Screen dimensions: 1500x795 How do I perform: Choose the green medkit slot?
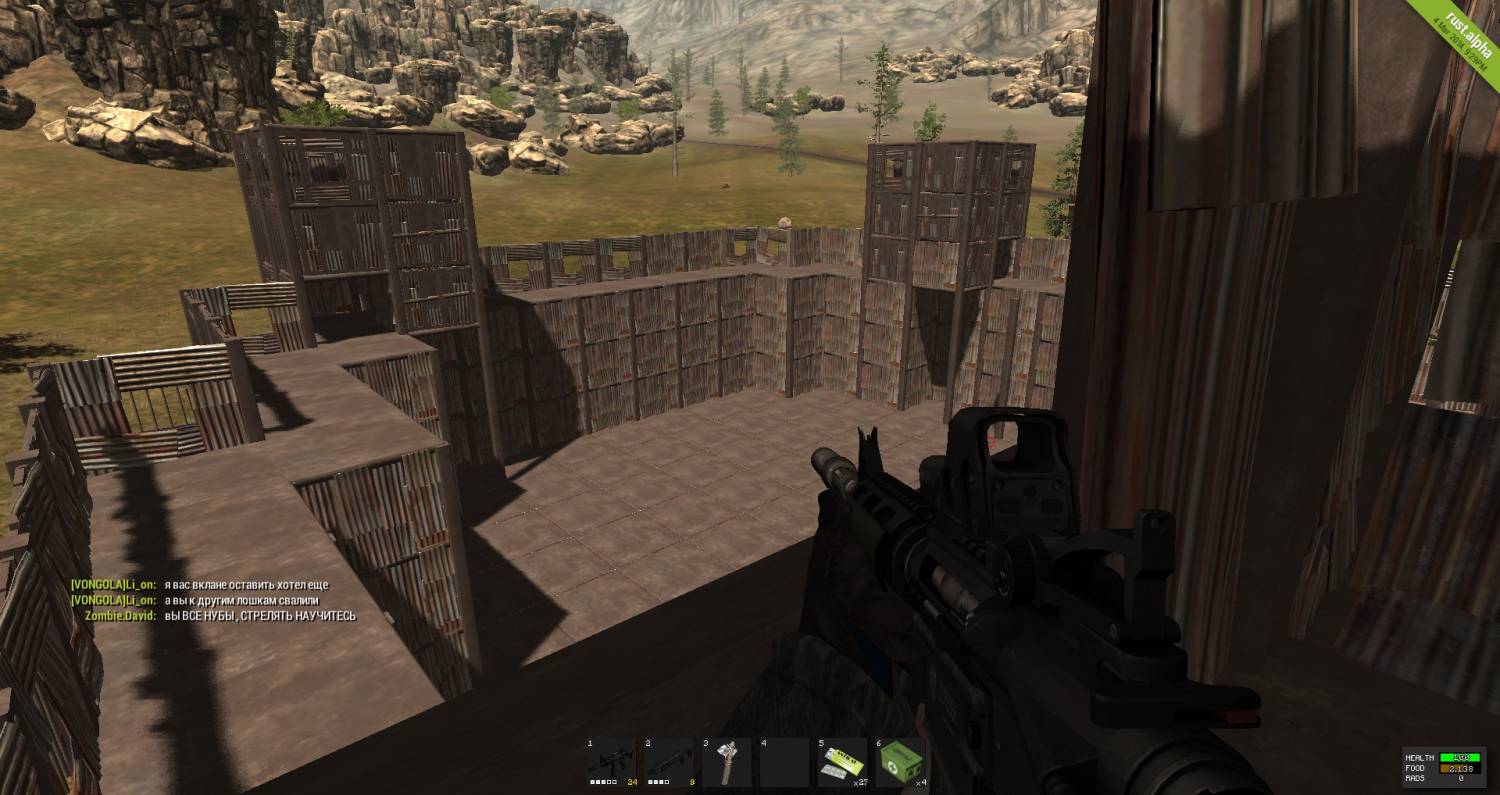[x=900, y=763]
